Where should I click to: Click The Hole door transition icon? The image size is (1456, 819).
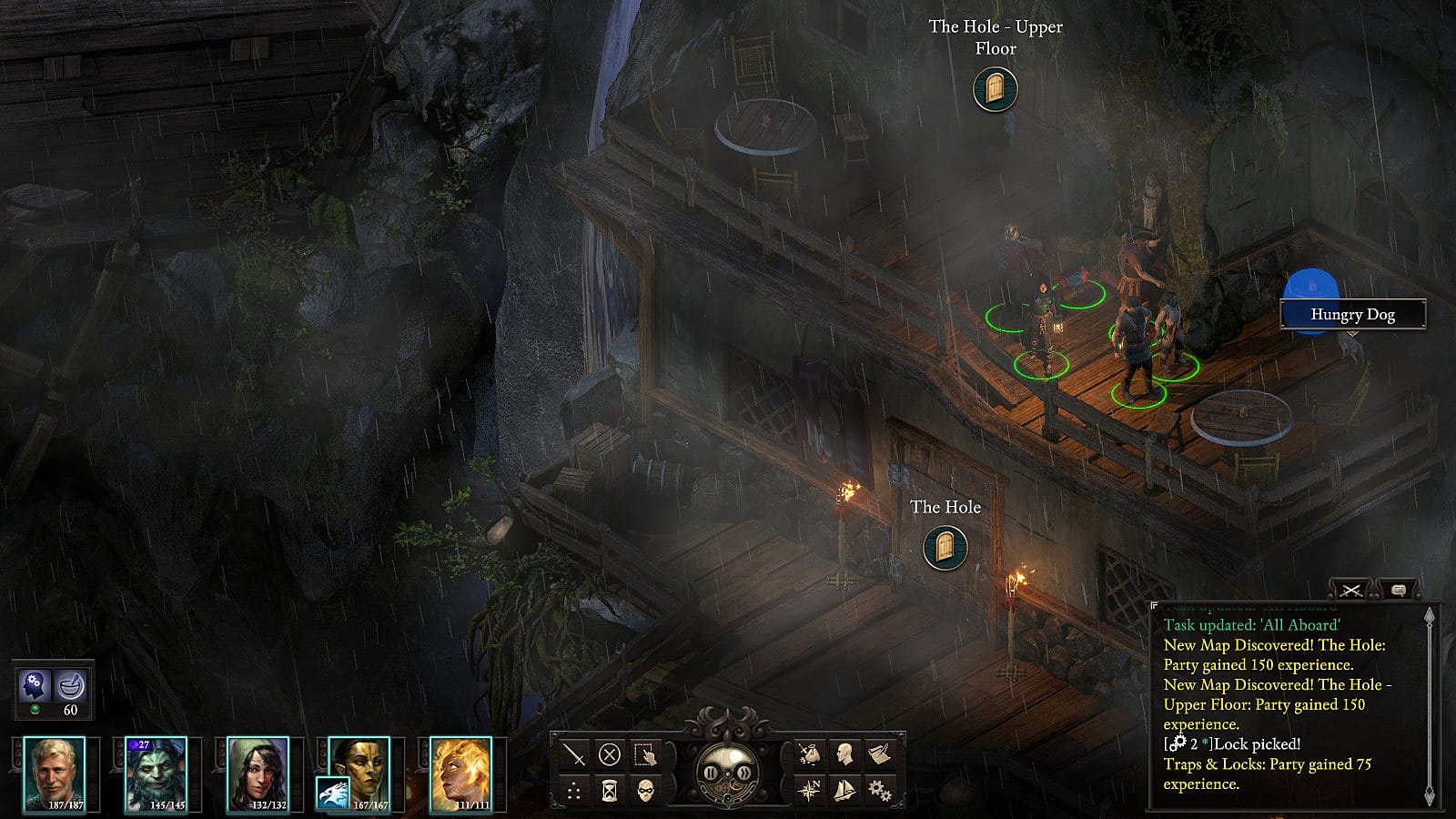[945, 548]
